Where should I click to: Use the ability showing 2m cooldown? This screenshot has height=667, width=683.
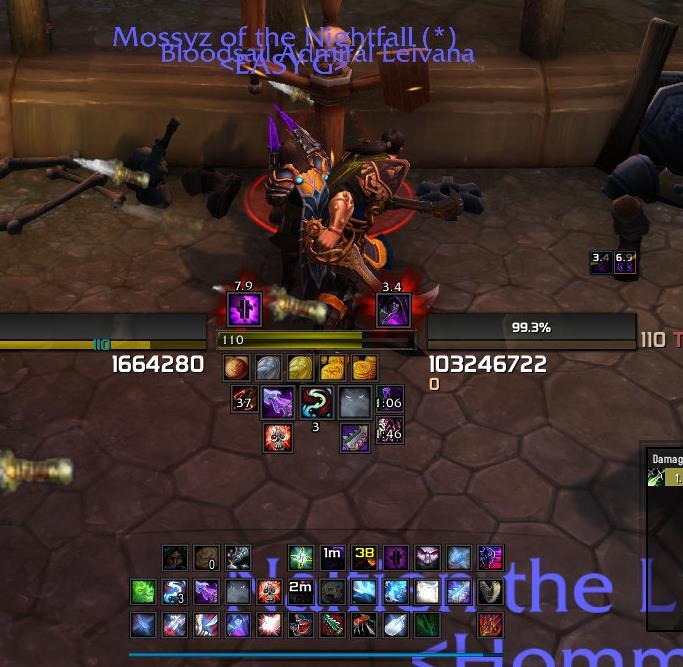point(300,592)
